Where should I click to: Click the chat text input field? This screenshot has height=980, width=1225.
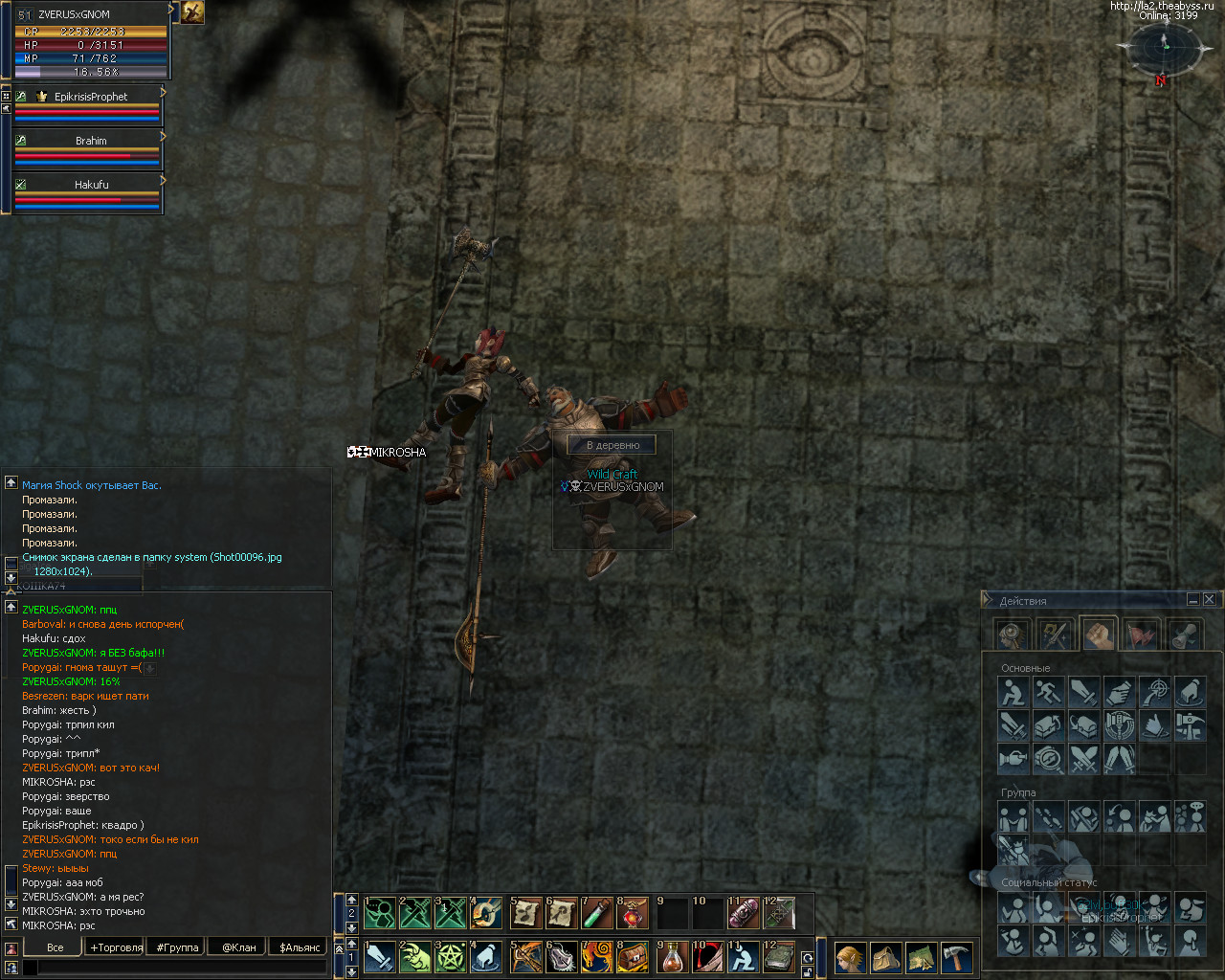pos(182,968)
